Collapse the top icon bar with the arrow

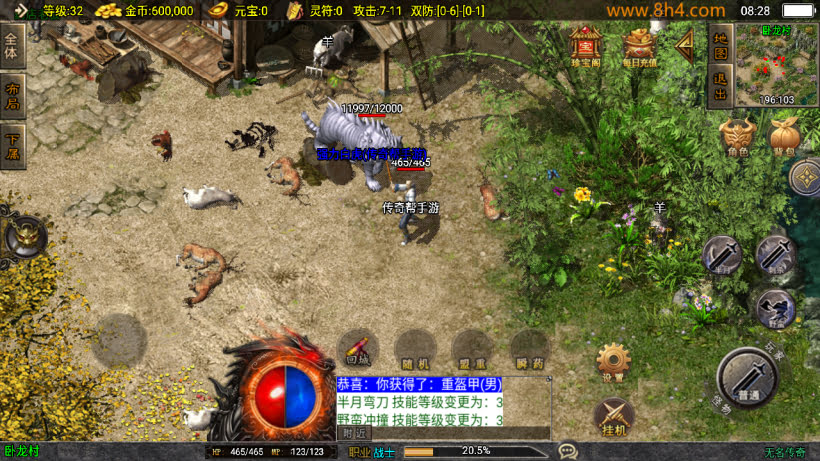(x=685, y=43)
